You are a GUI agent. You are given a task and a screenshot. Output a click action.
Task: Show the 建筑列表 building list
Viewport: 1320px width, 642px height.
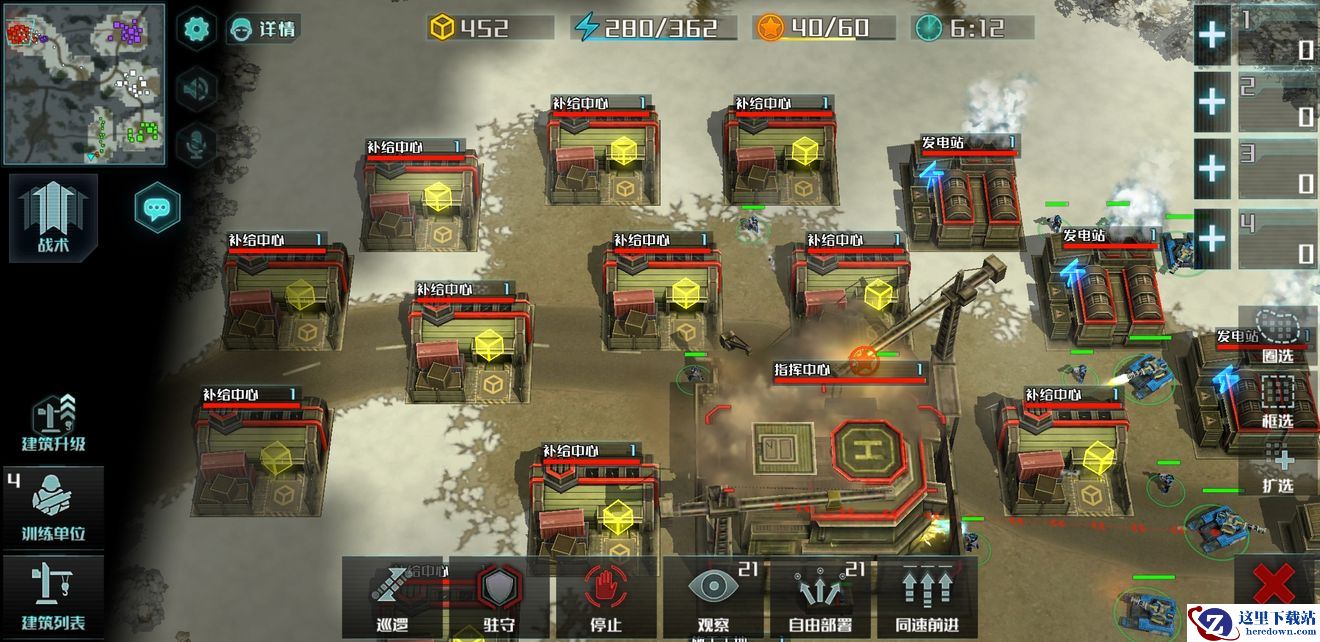coord(54,597)
